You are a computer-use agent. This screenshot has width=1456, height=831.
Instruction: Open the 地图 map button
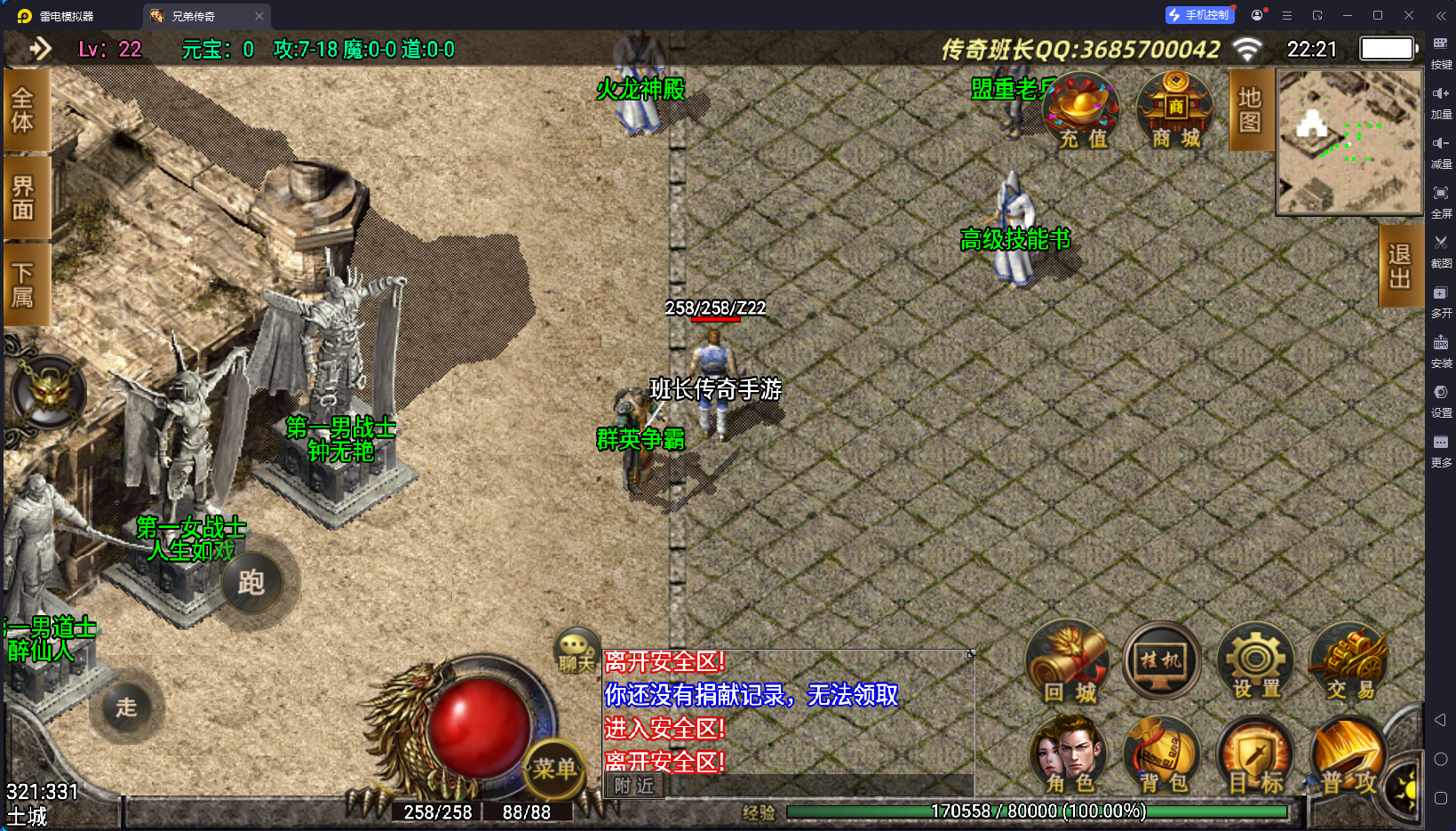pos(1250,110)
